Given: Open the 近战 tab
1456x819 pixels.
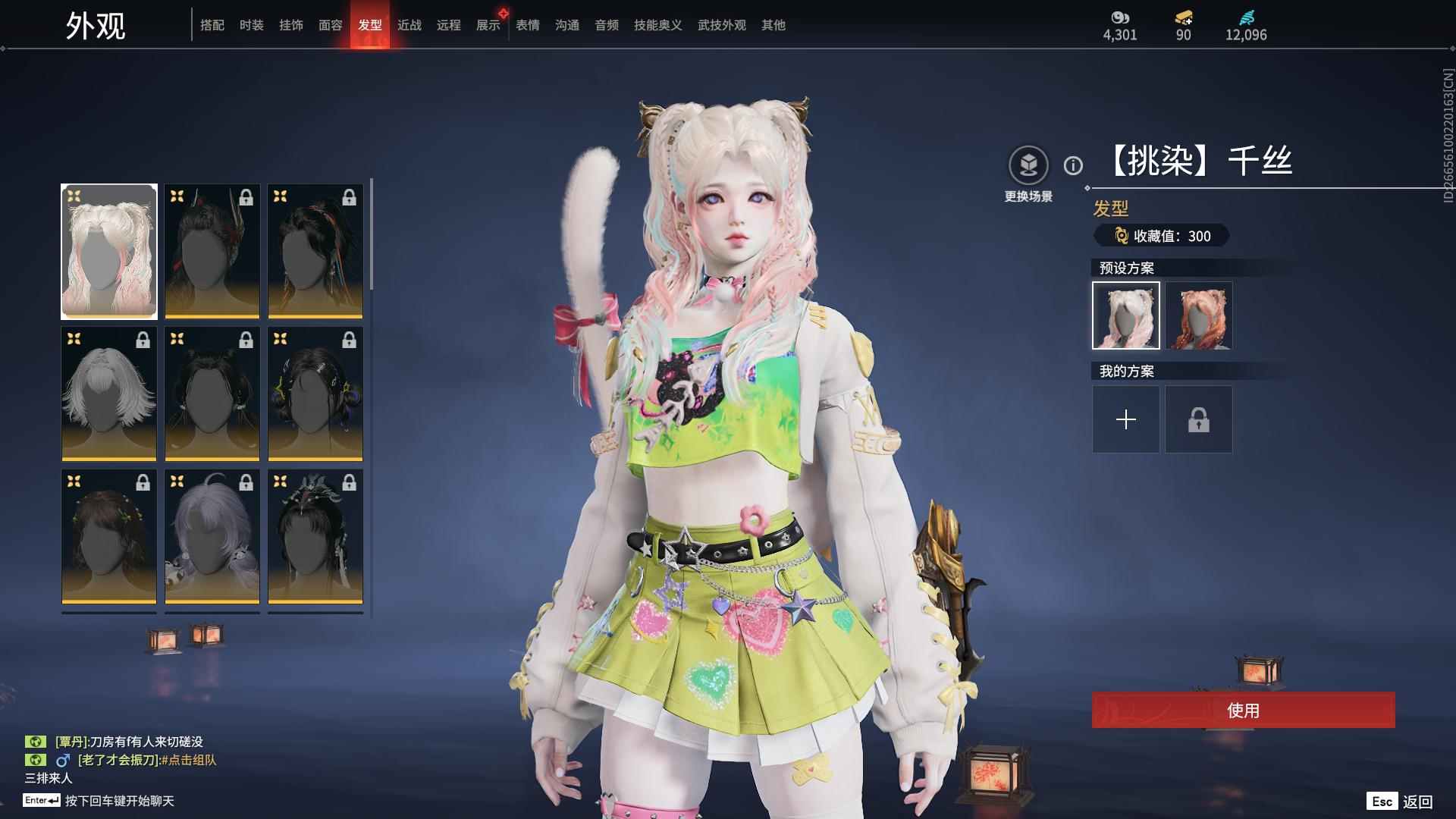Looking at the screenshot, I should coord(409,25).
